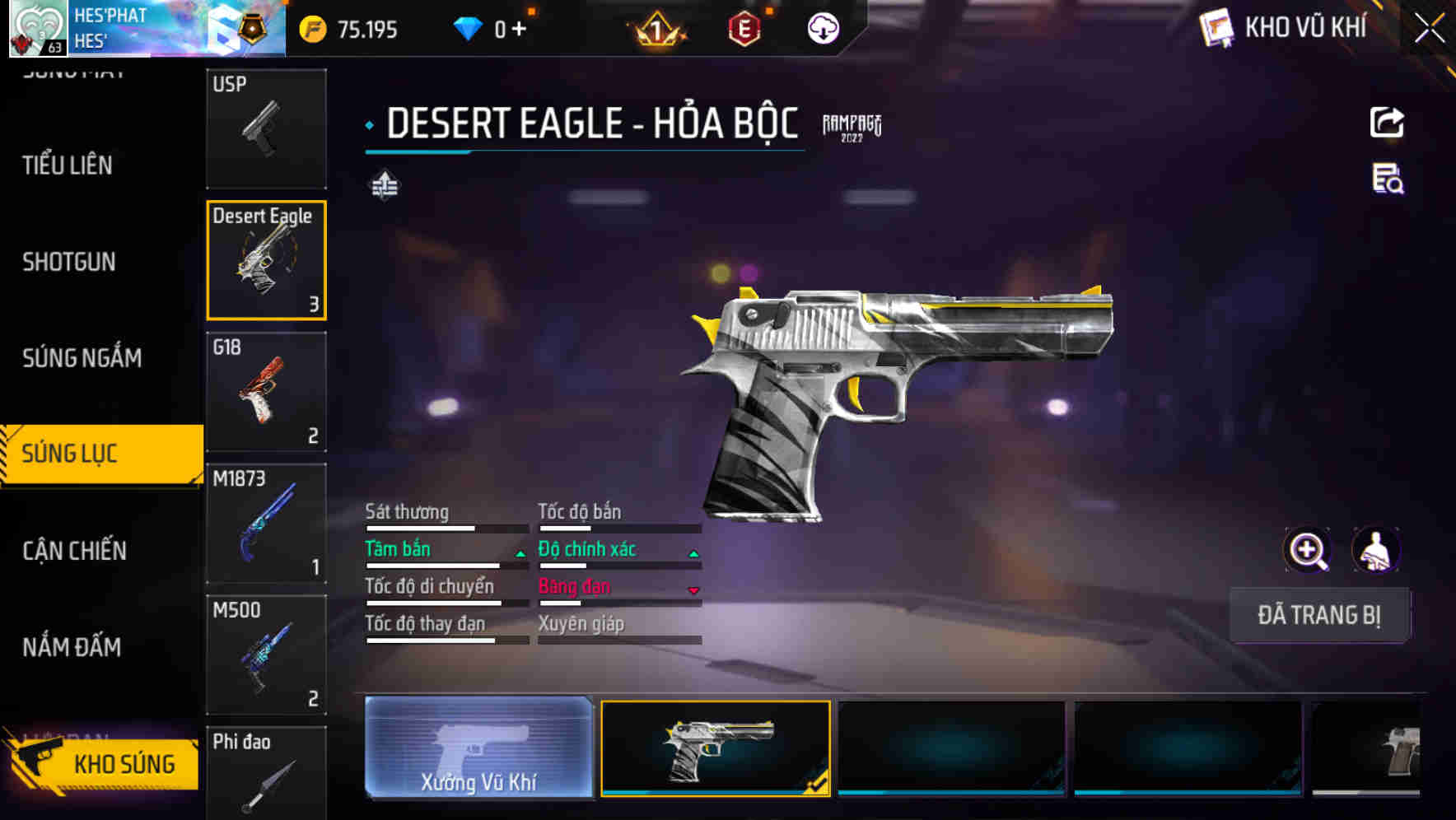Switch to the Tiểu Liên category
The height and width of the screenshot is (820, 1456).
(x=68, y=165)
